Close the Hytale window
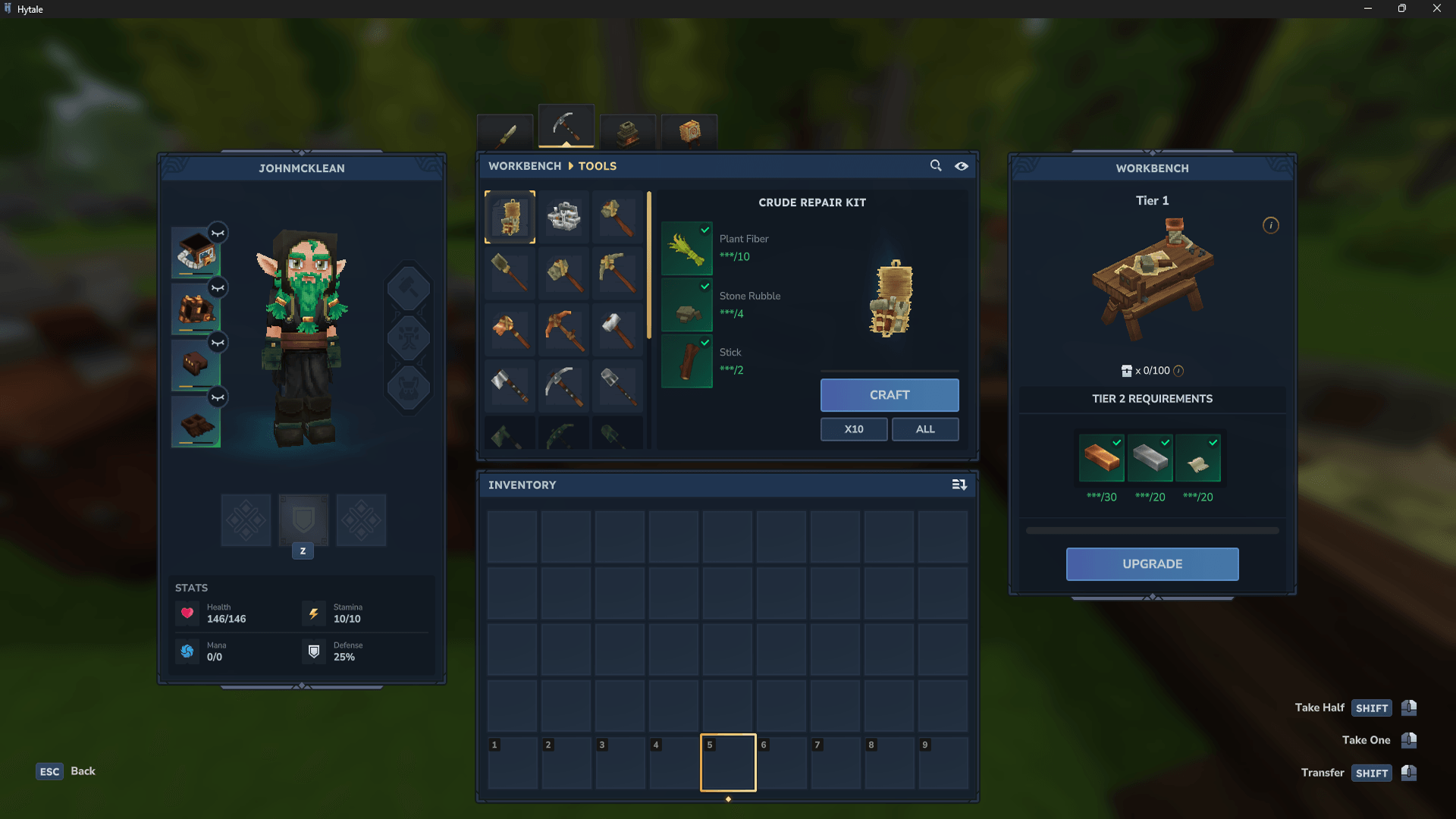This screenshot has height=819, width=1456. (1436, 8)
